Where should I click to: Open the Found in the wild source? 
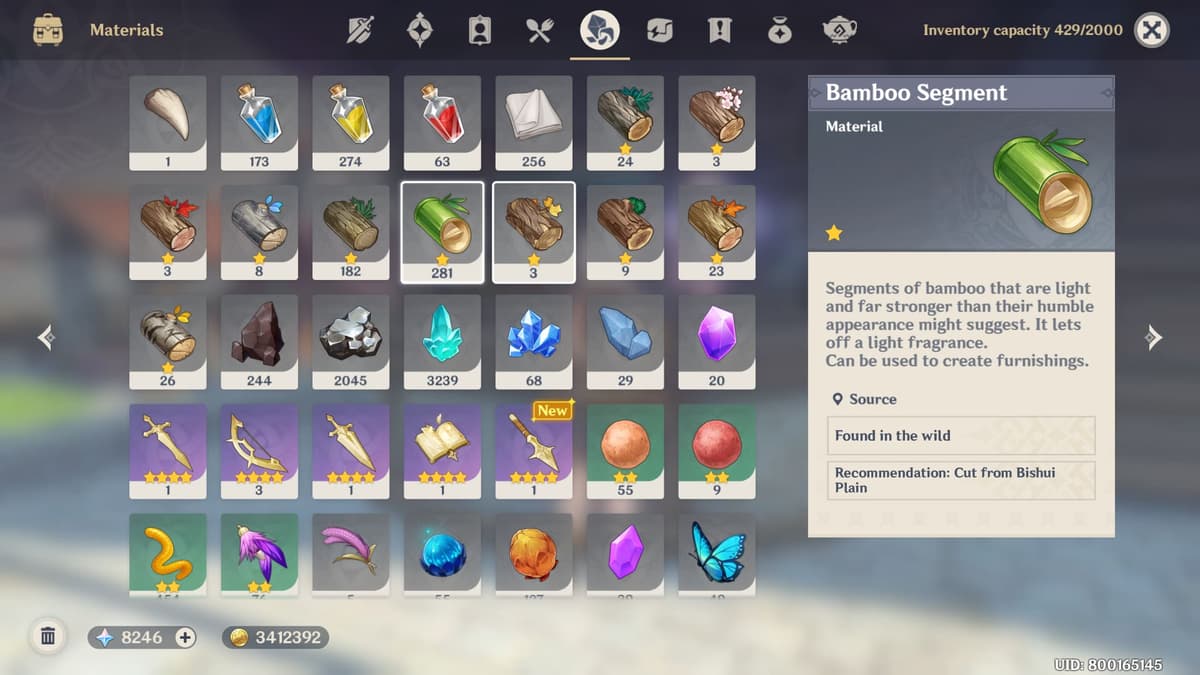pyautogui.click(x=961, y=436)
